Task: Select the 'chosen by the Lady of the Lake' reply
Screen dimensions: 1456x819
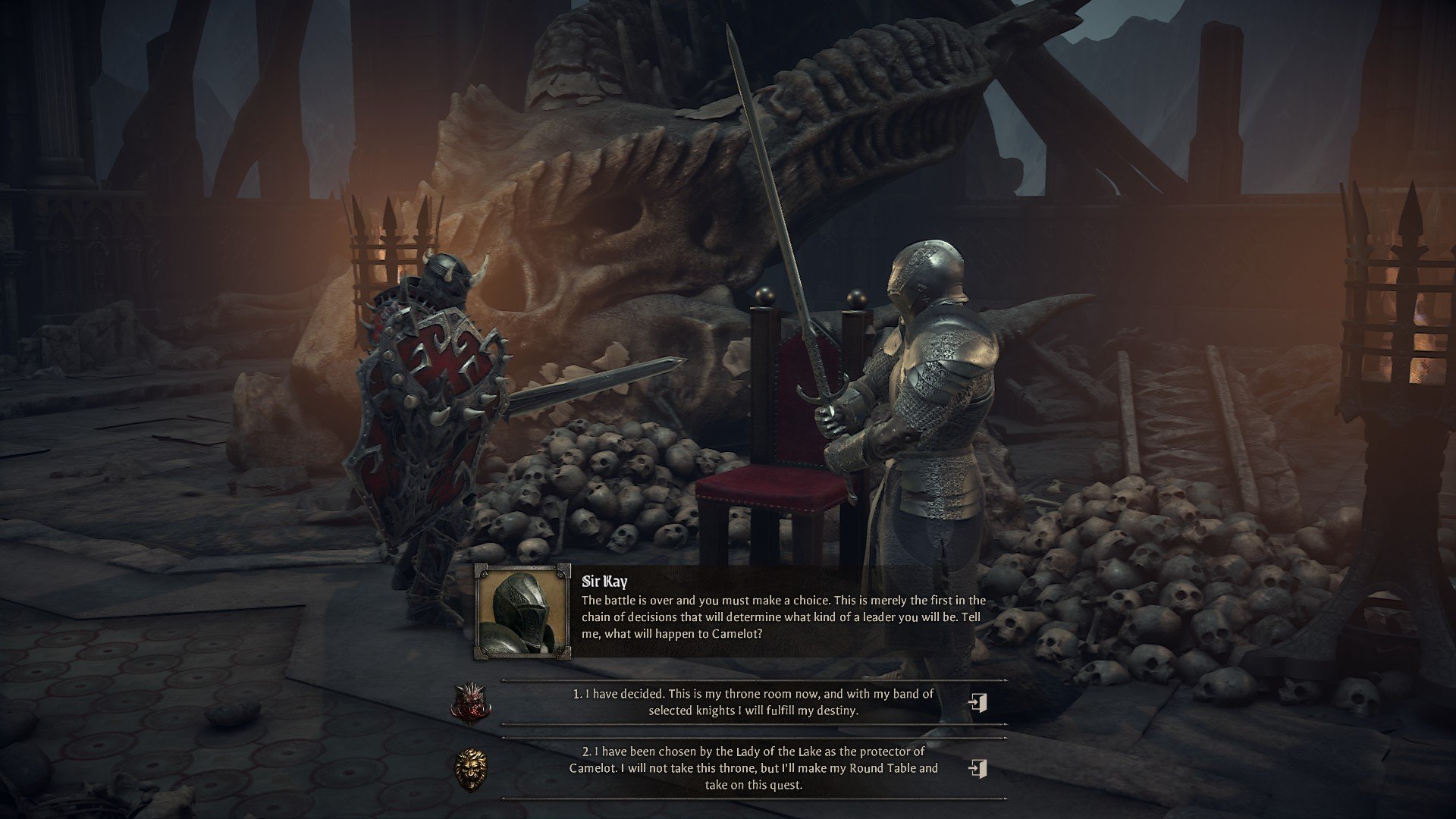Action: (753, 767)
